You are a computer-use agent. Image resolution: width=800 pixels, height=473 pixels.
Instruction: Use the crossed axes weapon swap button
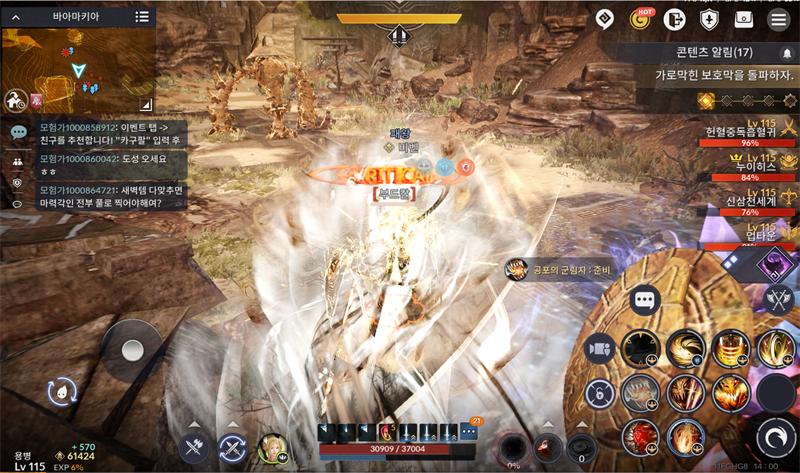(777, 298)
